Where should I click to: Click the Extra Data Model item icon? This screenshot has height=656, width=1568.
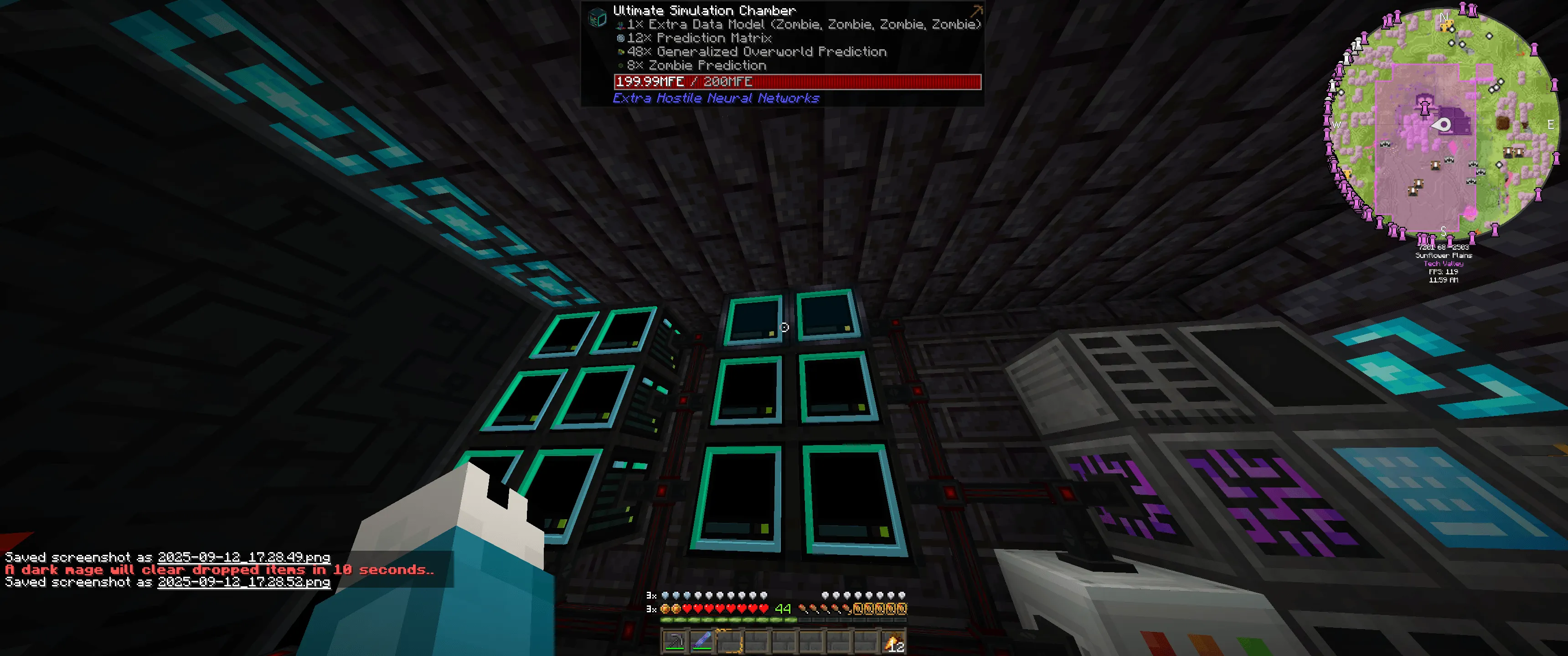pyautogui.click(x=621, y=25)
